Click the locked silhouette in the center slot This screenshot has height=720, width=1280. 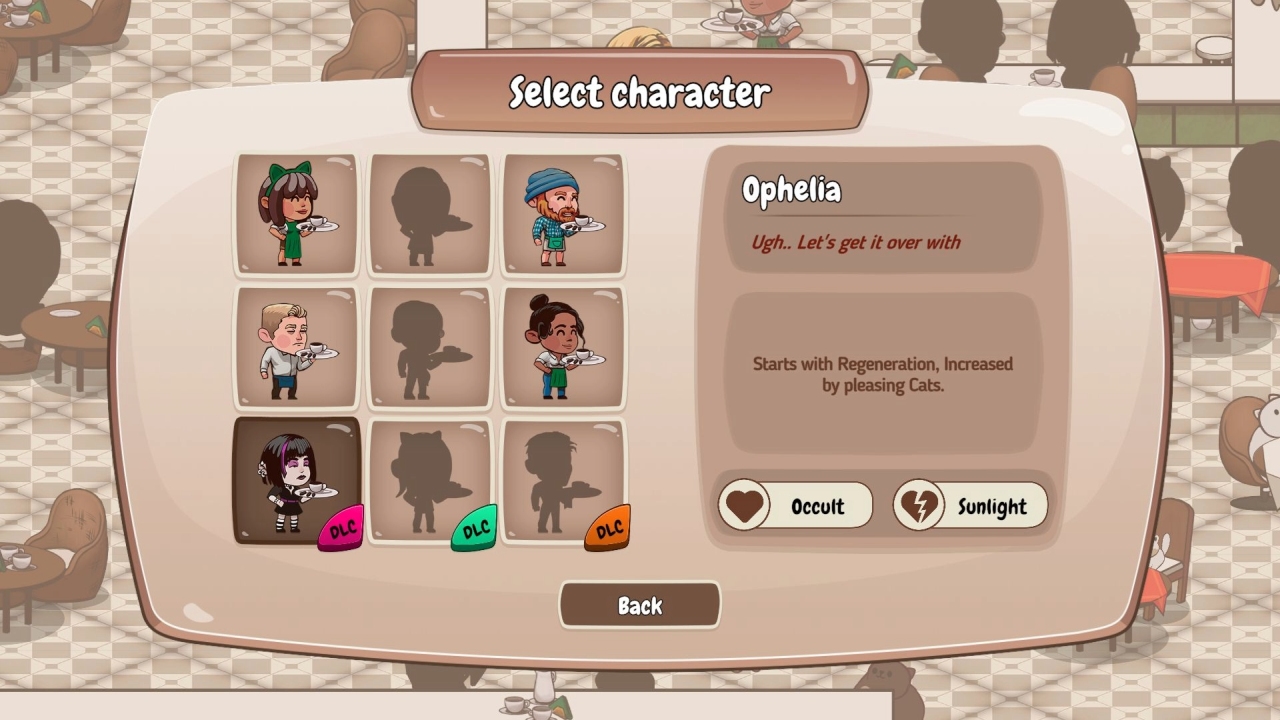coord(430,347)
